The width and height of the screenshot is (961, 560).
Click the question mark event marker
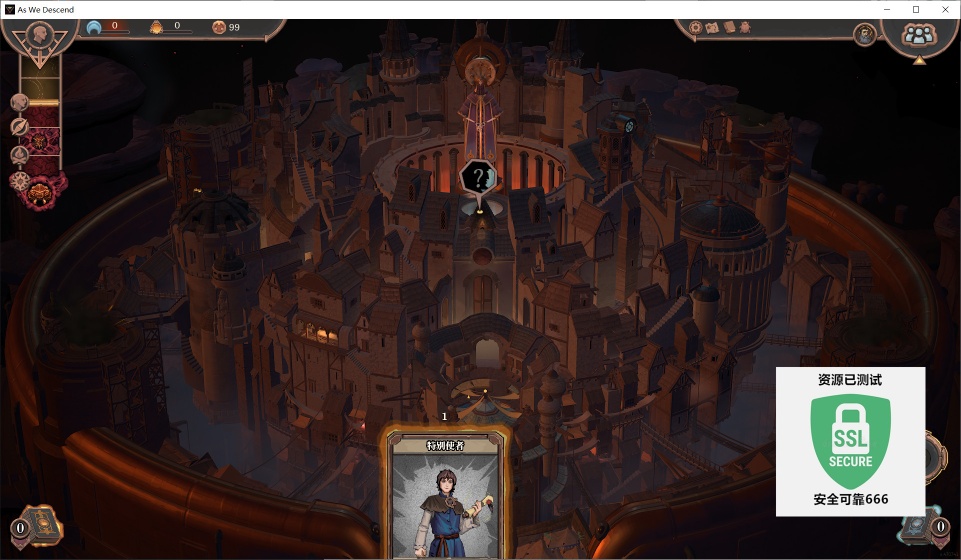point(479,179)
